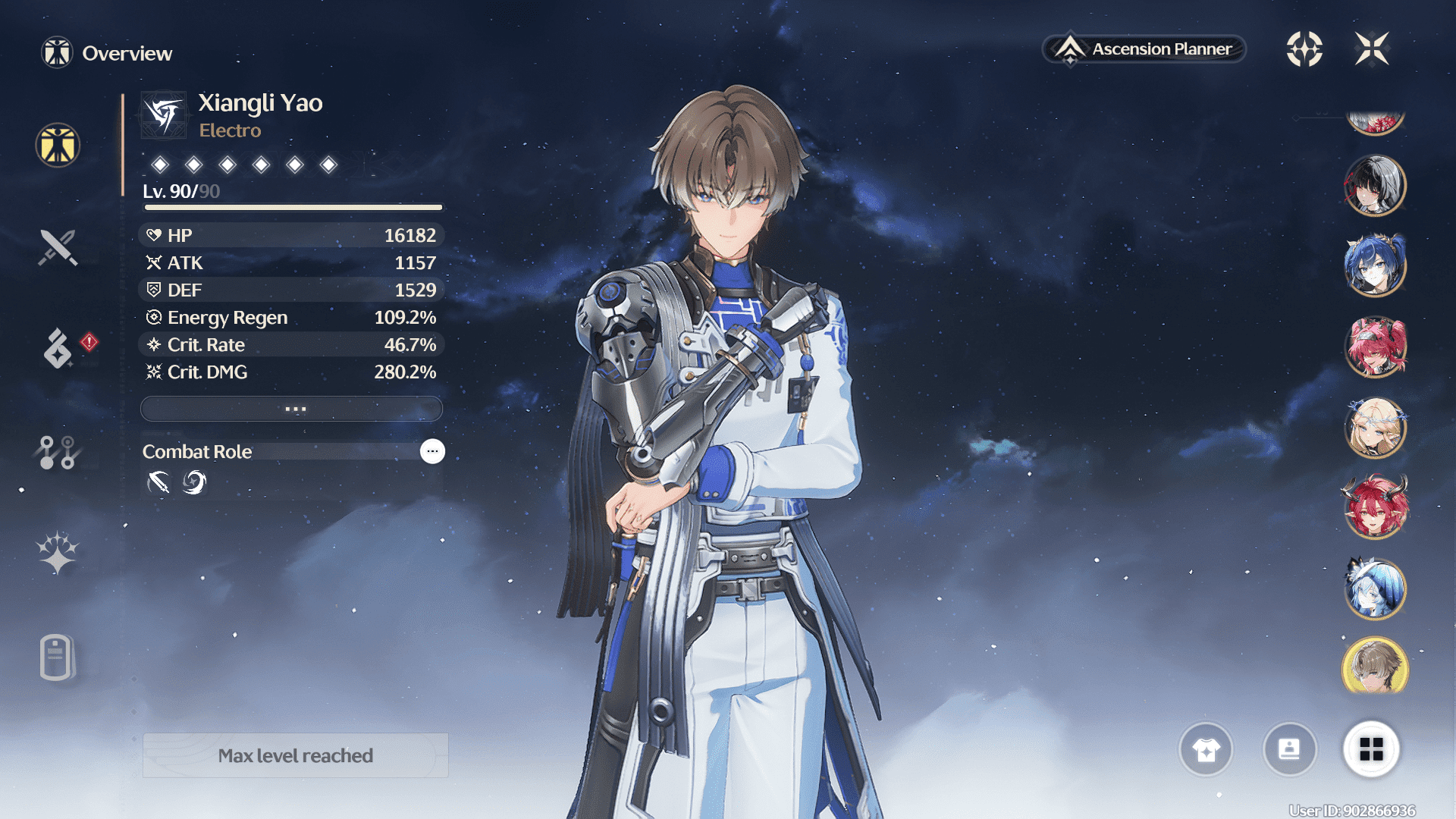Image resolution: width=1456 pixels, height=819 pixels.
Task: Click the four-diamond icon beside Ascension Planner
Action: pyautogui.click(x=1304, y=49)
